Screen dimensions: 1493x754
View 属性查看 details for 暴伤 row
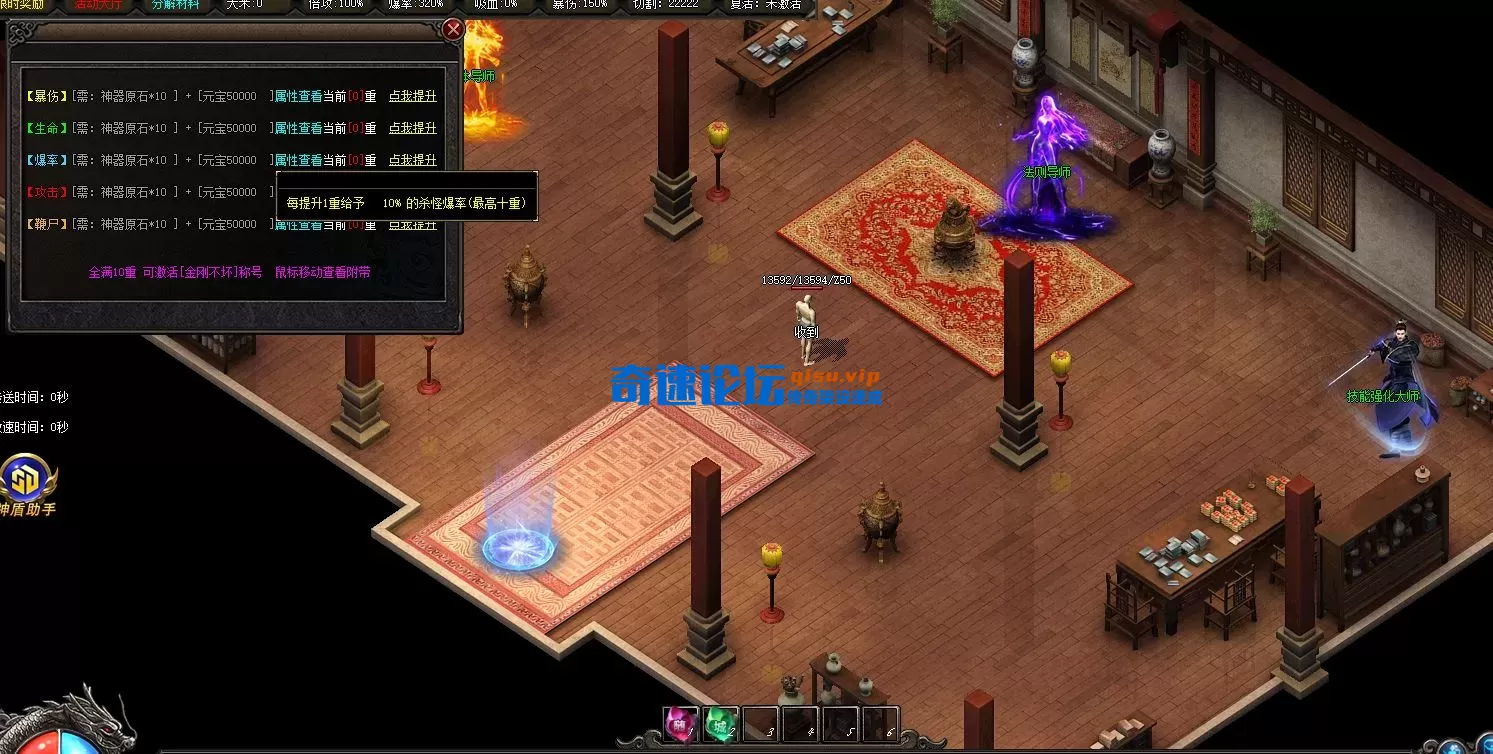pyautogui.click(x=298, y=96)
